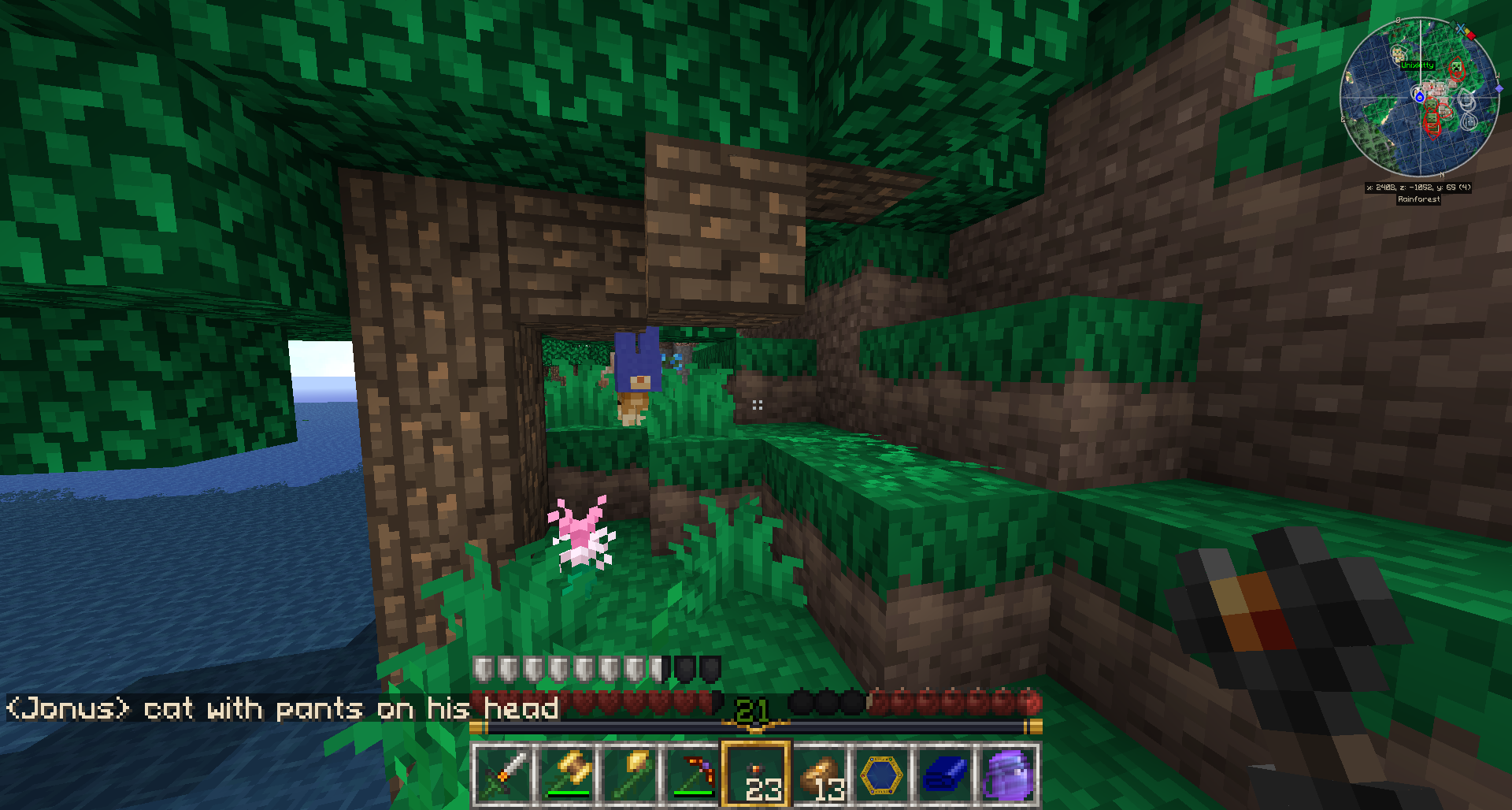1512x810 pixels.
Task: Select the purple backpack hotbar slot
Action: [1008, 775]
